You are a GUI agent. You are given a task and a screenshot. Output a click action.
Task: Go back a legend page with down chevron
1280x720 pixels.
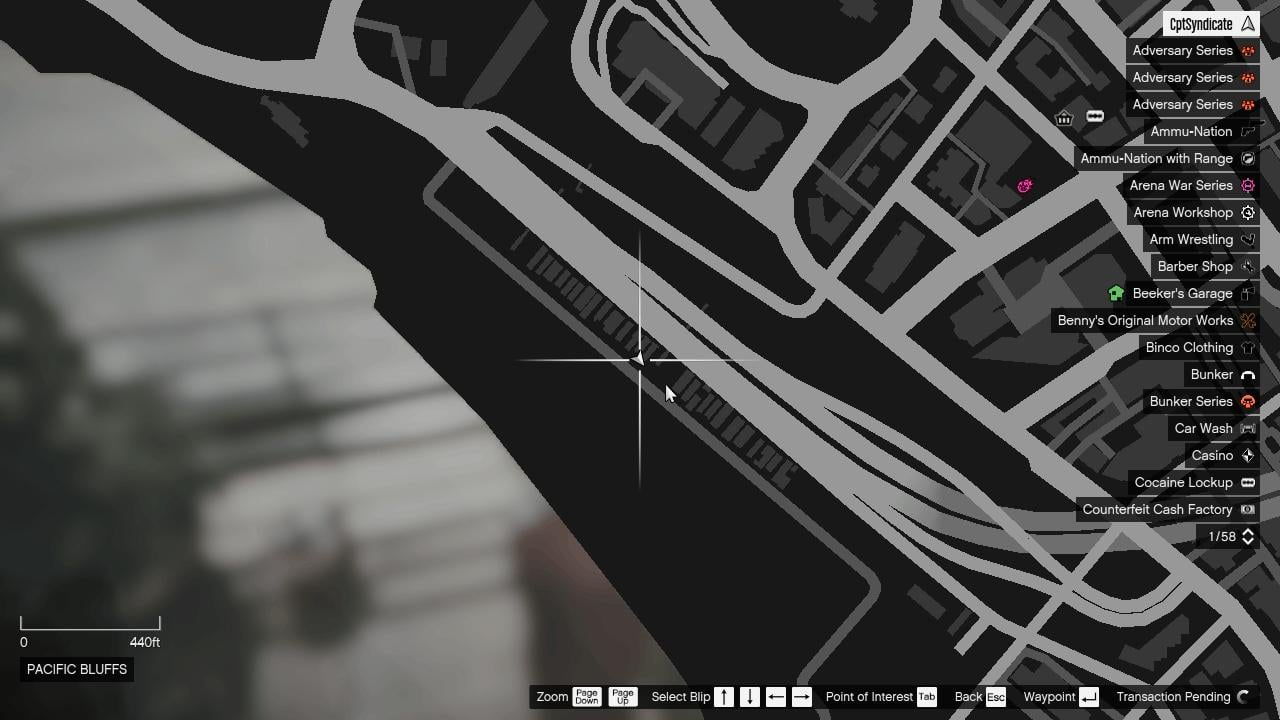1249,542
